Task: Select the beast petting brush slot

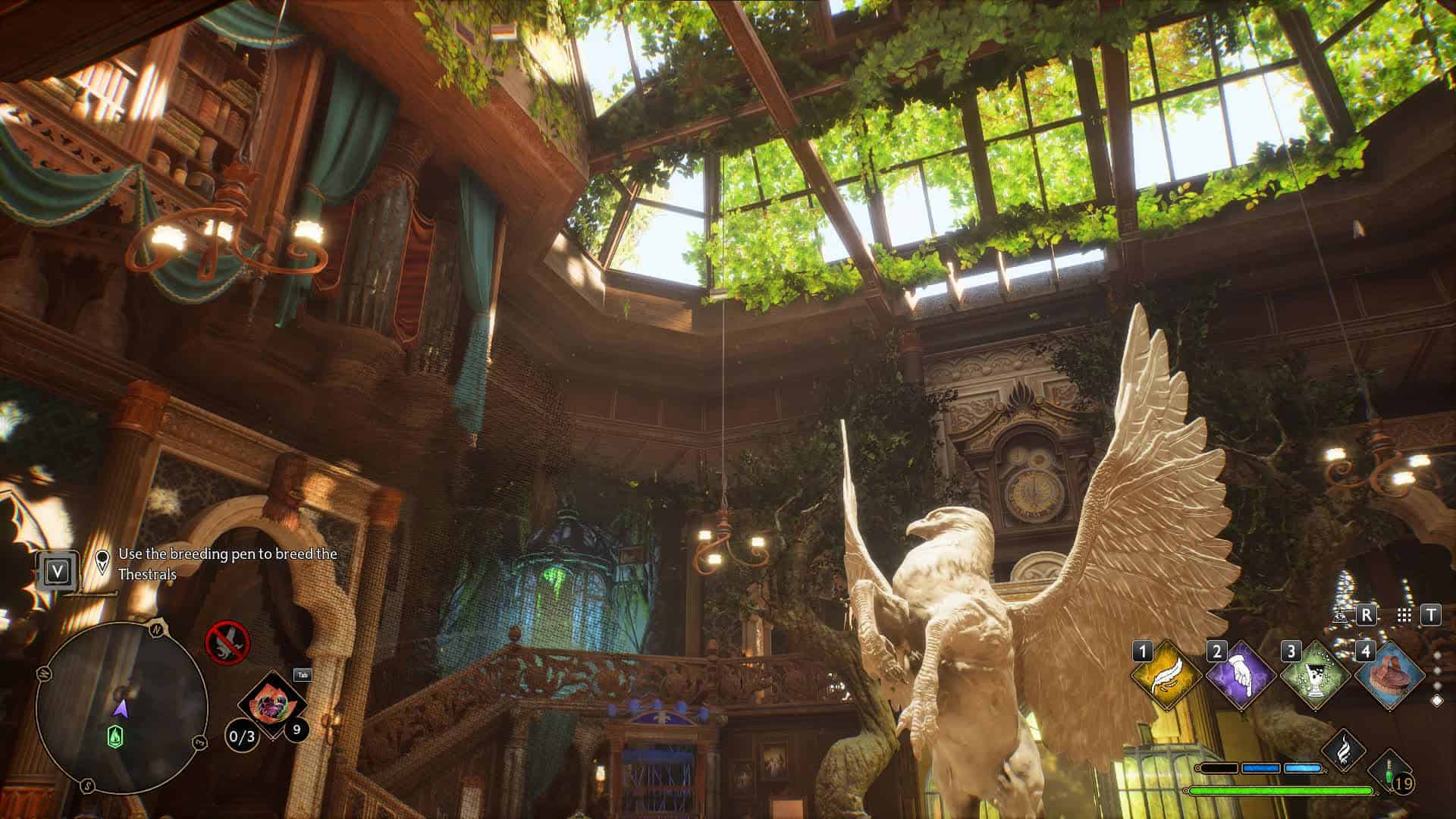Action: pyautogui.click(x=1389, y=675)
